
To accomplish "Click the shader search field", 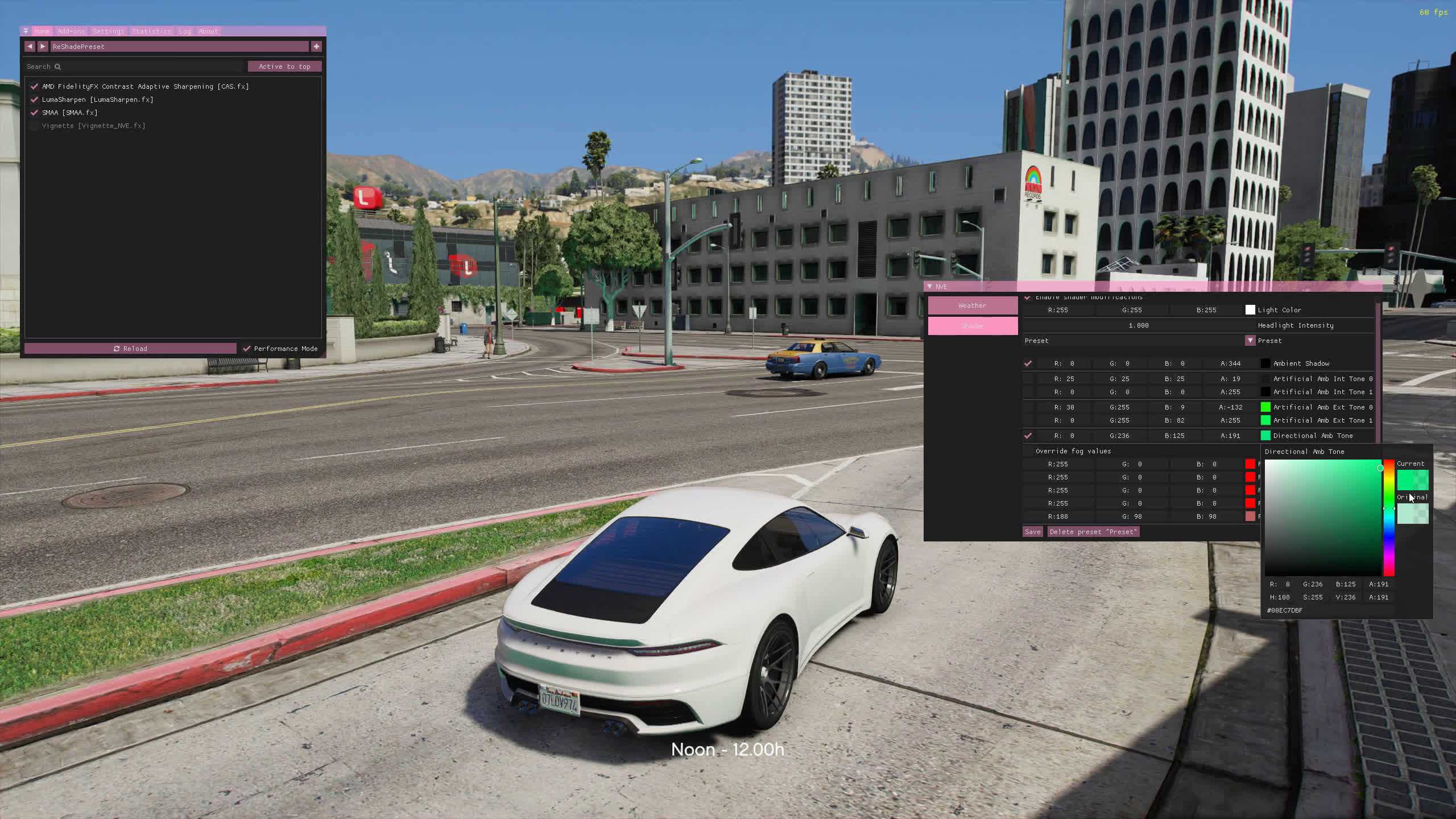I will pos(136,67).
